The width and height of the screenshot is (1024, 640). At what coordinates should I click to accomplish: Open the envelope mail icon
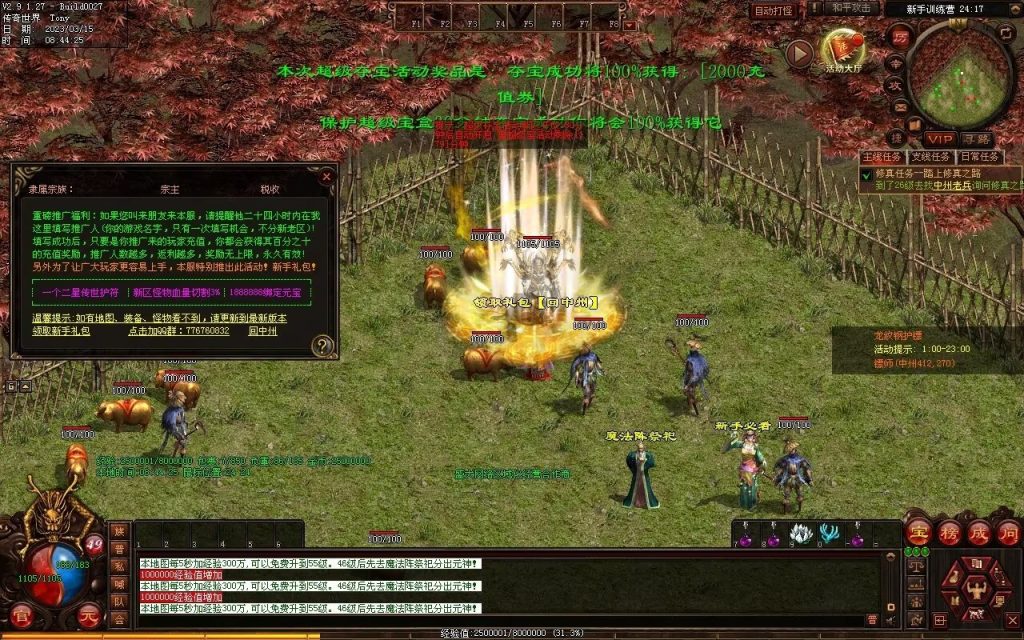coord(900,107)
